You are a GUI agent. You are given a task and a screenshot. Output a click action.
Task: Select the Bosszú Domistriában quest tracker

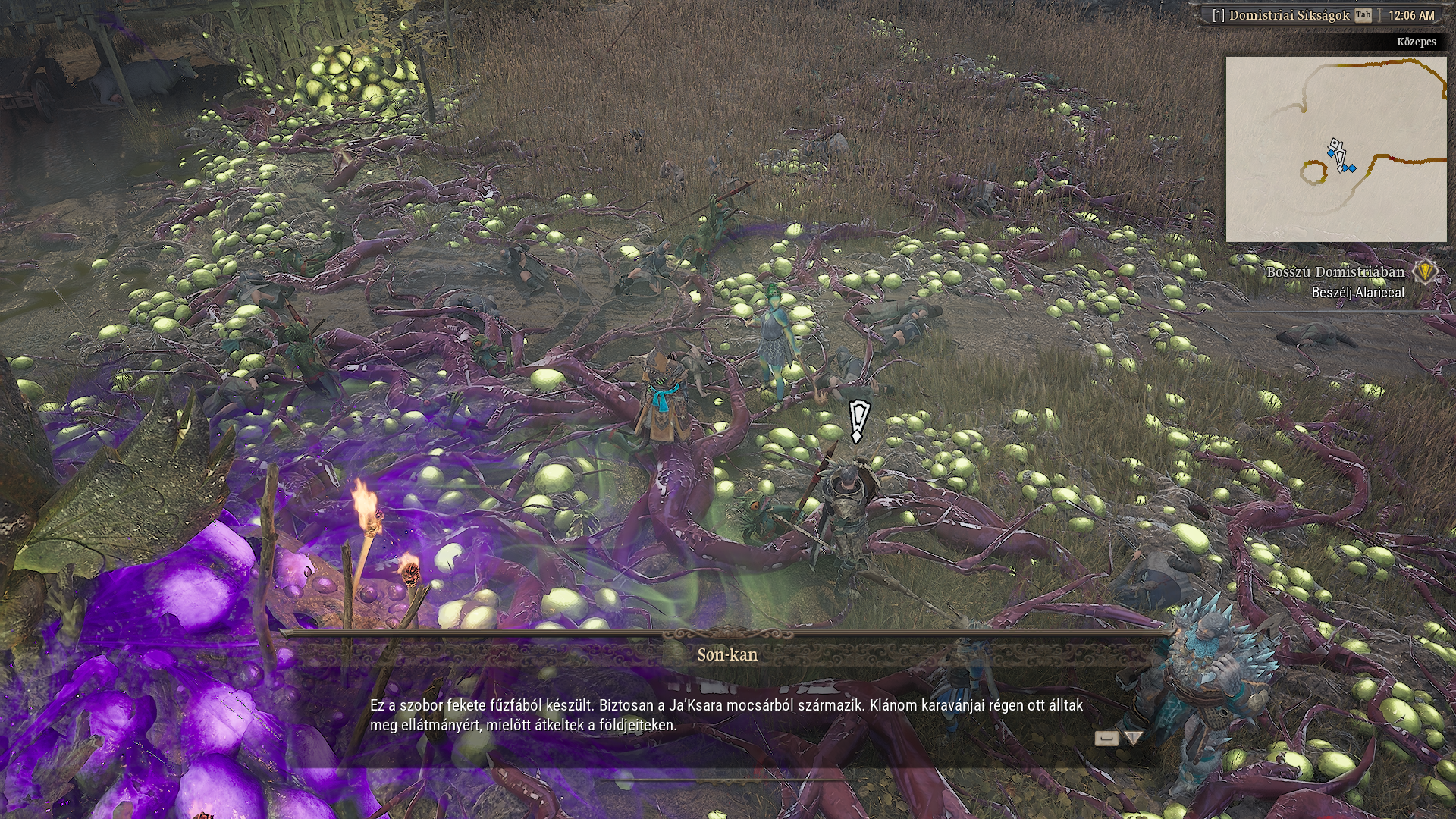point(1335,272)
